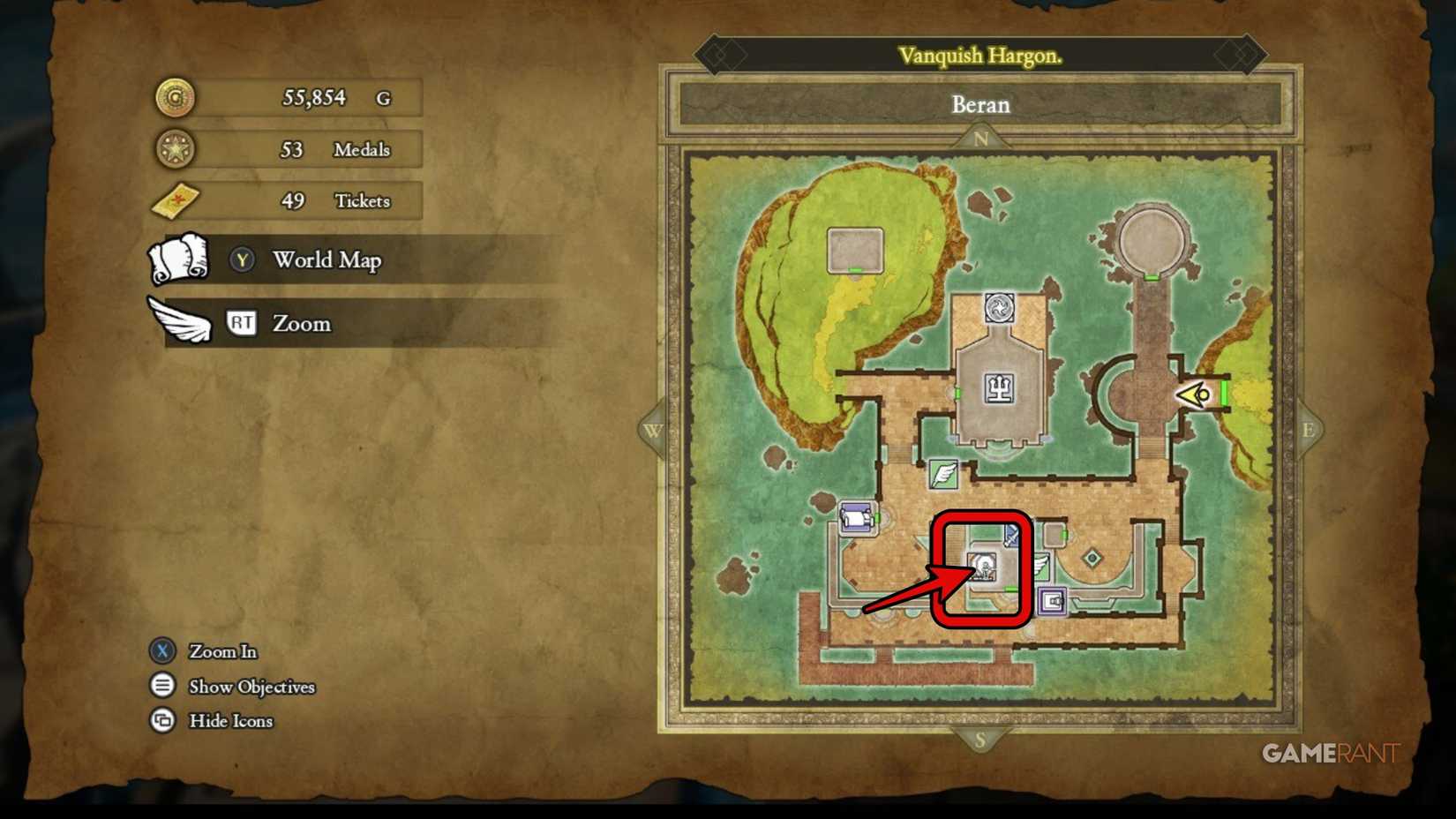Click the ticket icon beside 49 Tickets
1456x819 pixels.
pos(175,201)
